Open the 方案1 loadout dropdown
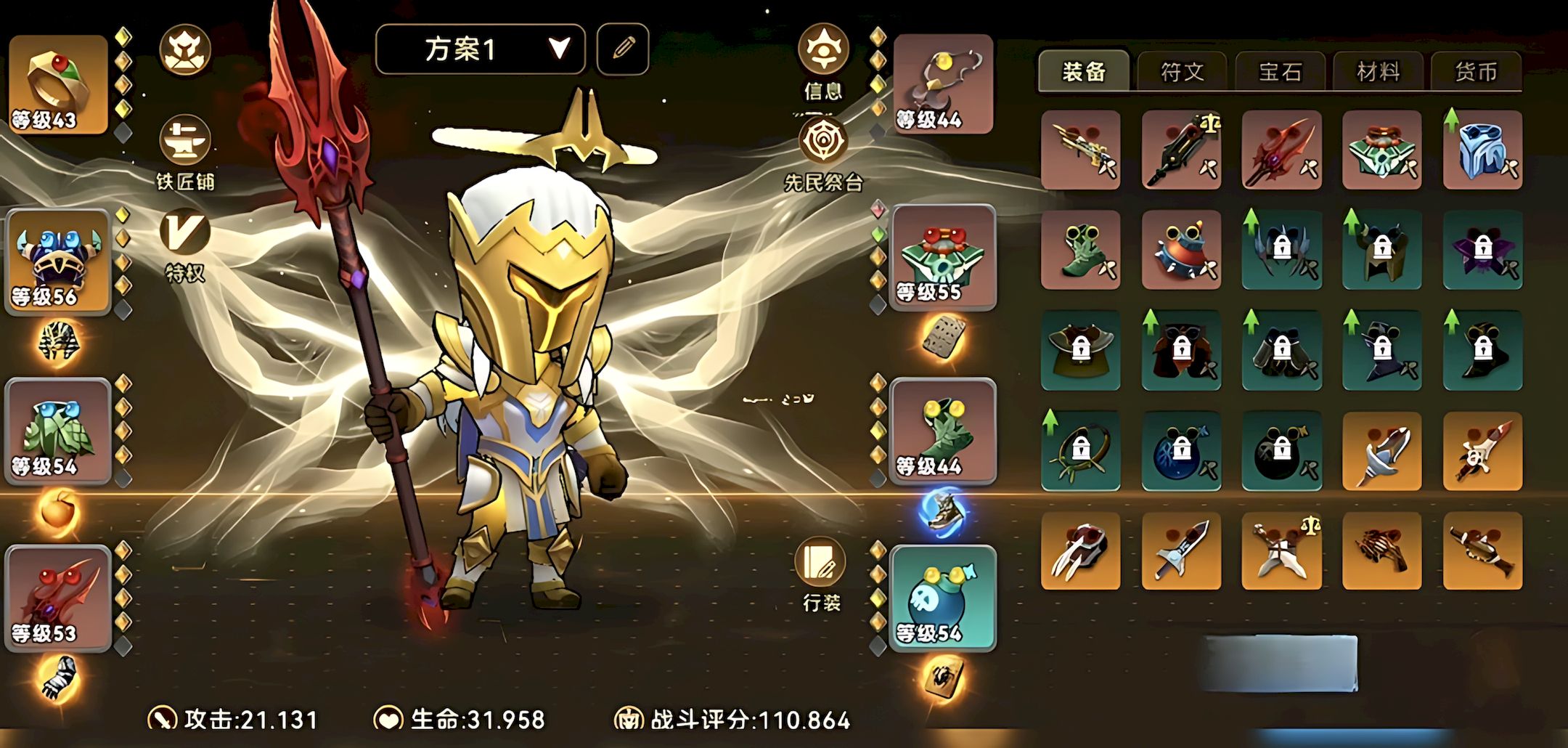This screenshot has height=748, width=1568. [480, 49]
